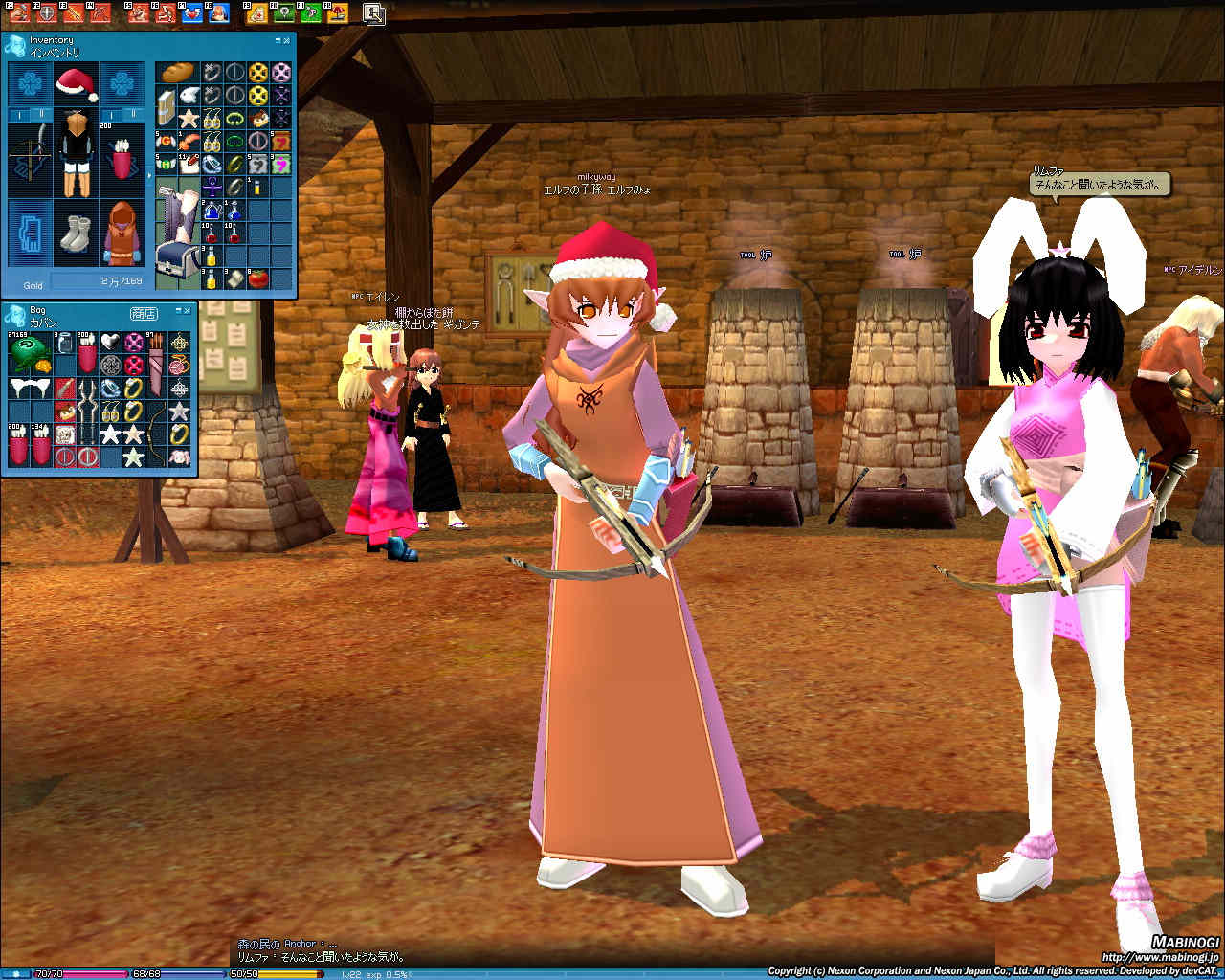Image resolution: width=1225 pixels, height=980 pixels.
Task: Pick the long bow in the Bag
Action: [x=156, y=434]
